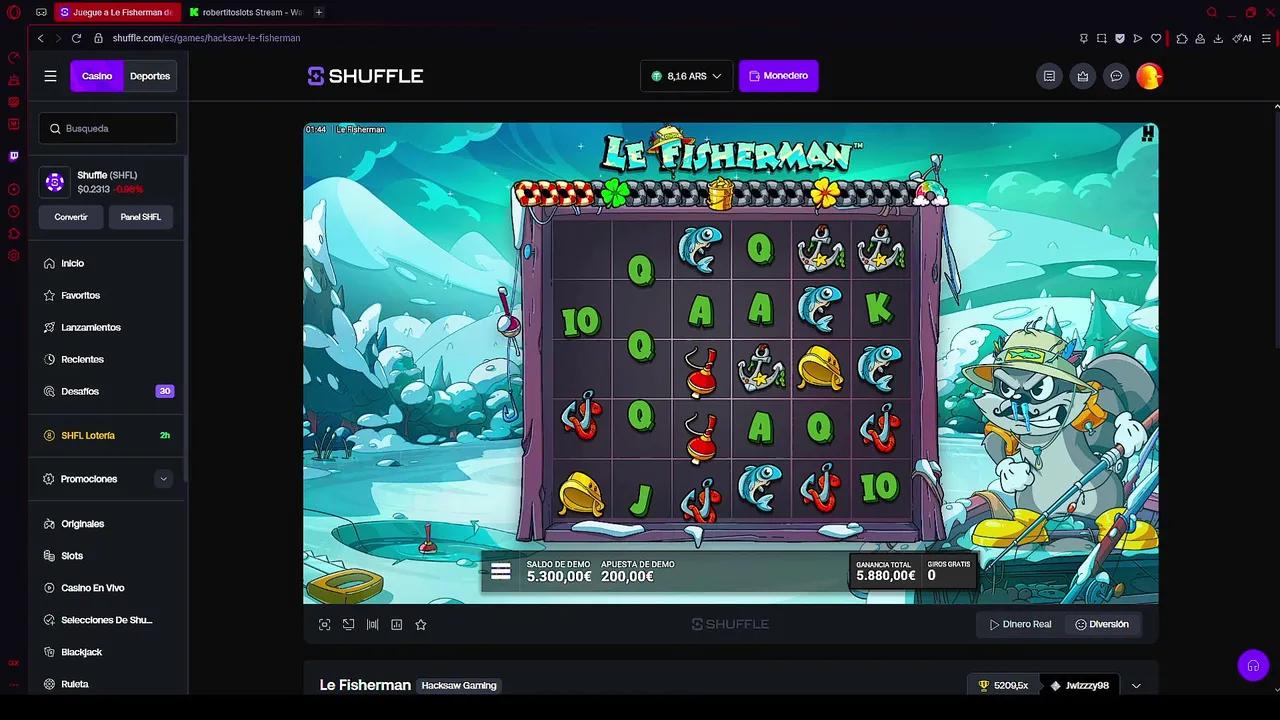
Task: Open the game sound settings icon
Action: point(372,624)
